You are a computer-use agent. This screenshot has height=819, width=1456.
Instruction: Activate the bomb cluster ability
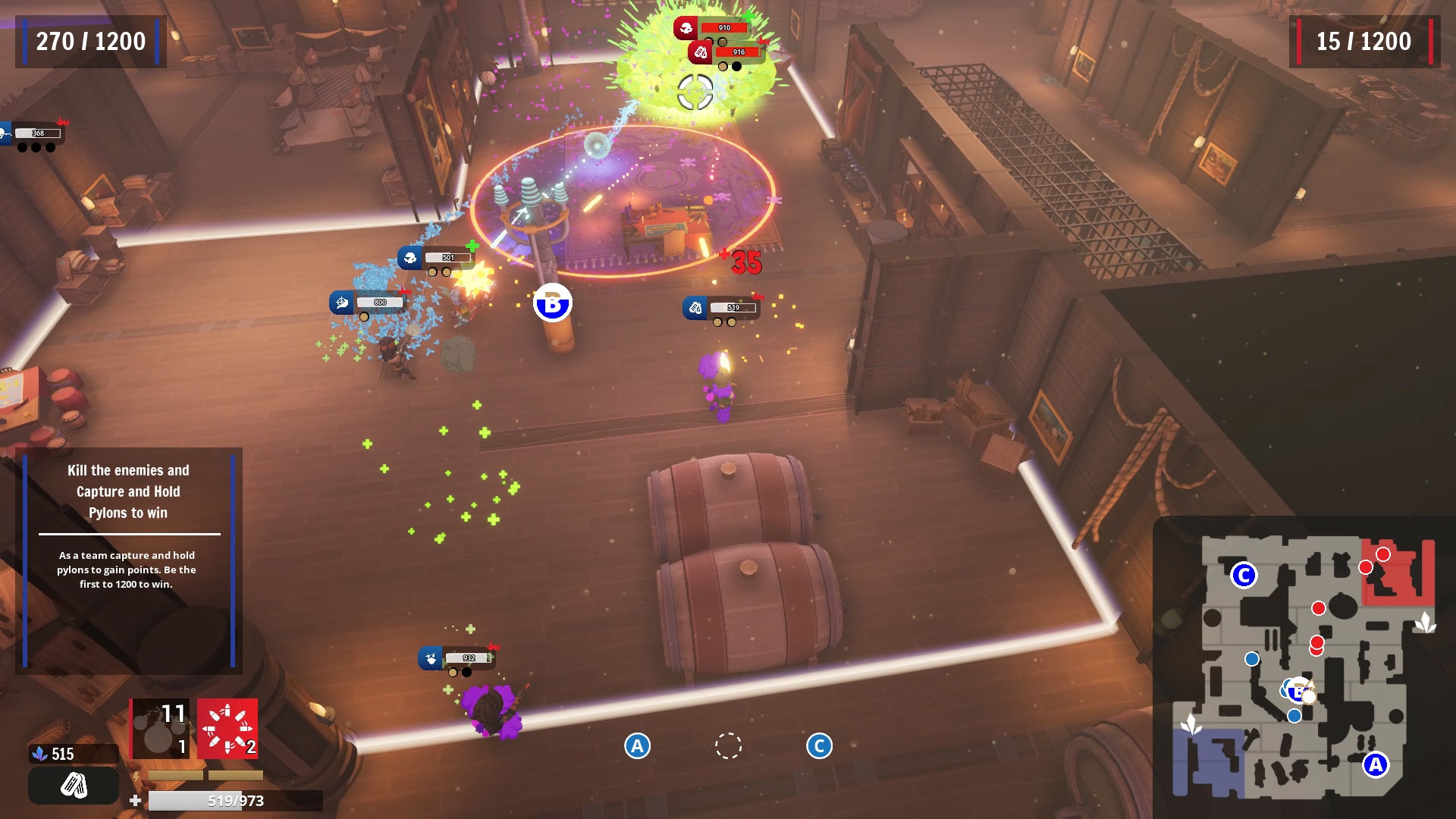point(159,729)
